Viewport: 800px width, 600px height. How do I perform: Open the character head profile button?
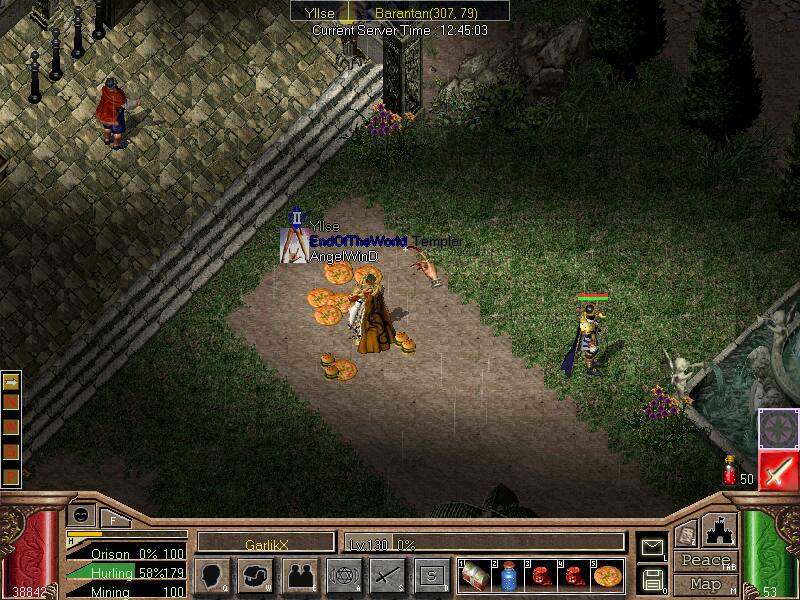pos(210,575)
